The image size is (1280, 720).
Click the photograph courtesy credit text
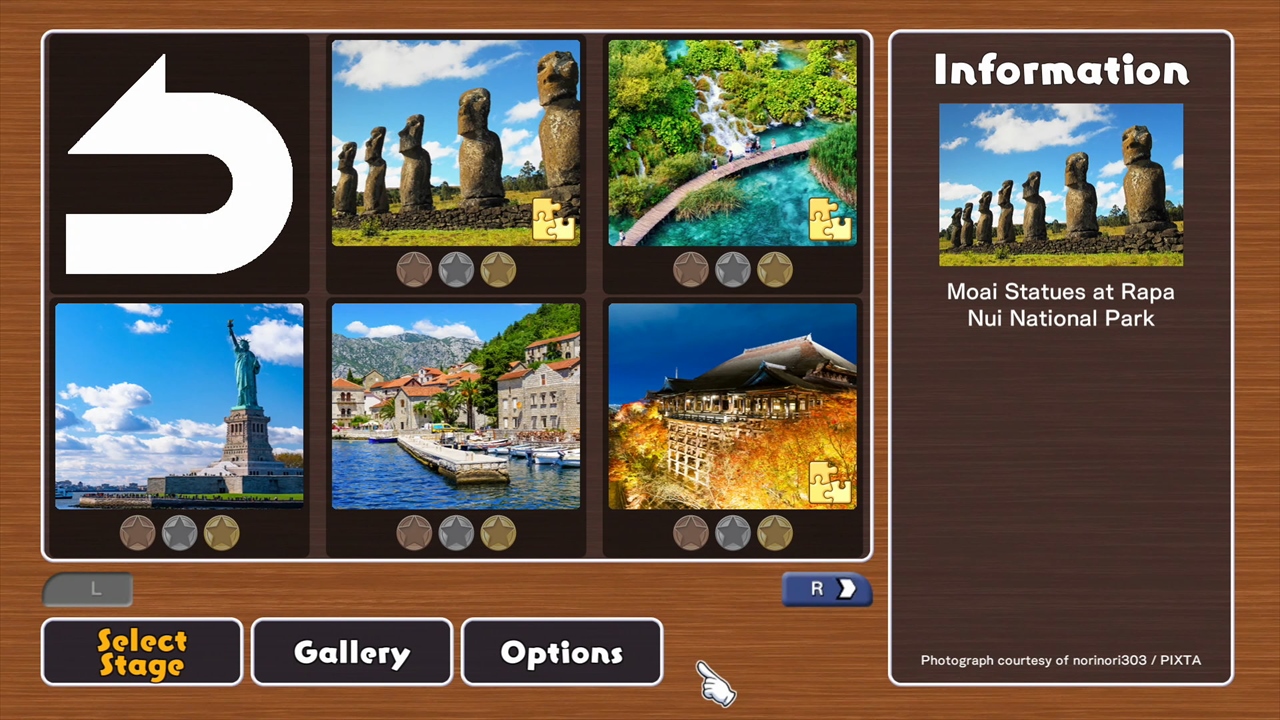[1060, 660]
